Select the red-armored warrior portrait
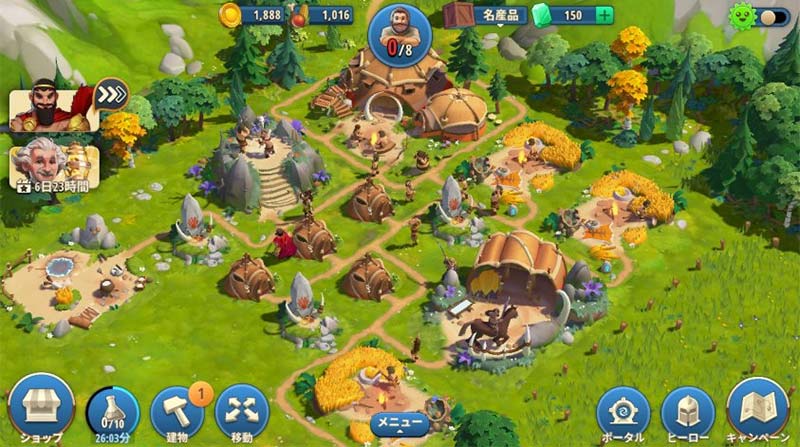This screenshot has width=800, height=447. point(52,110)
